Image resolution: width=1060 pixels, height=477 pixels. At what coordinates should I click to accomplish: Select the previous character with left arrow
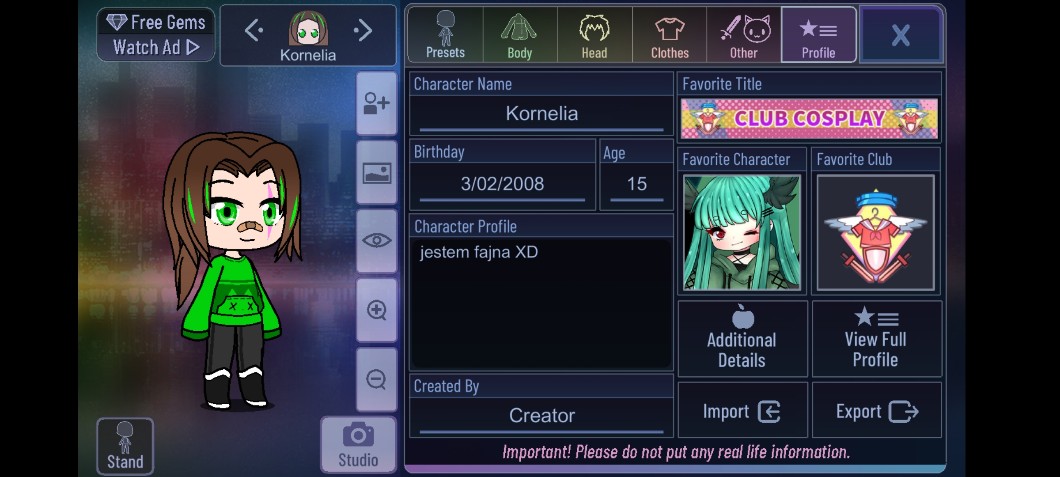(254, 31)
